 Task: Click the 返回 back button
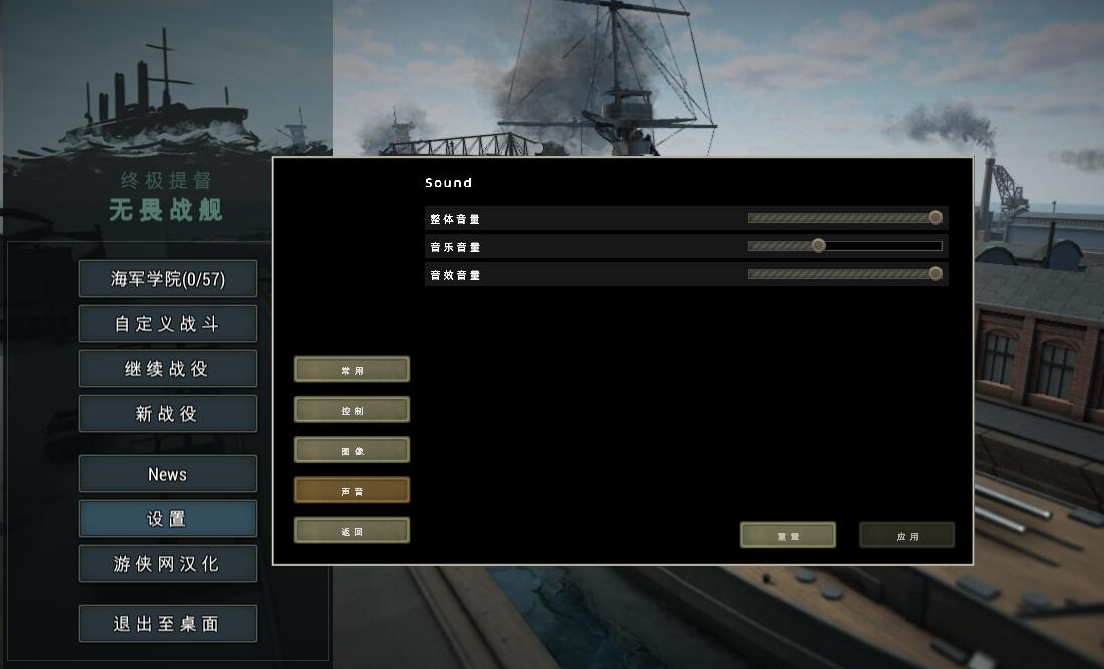coord(352,531)
